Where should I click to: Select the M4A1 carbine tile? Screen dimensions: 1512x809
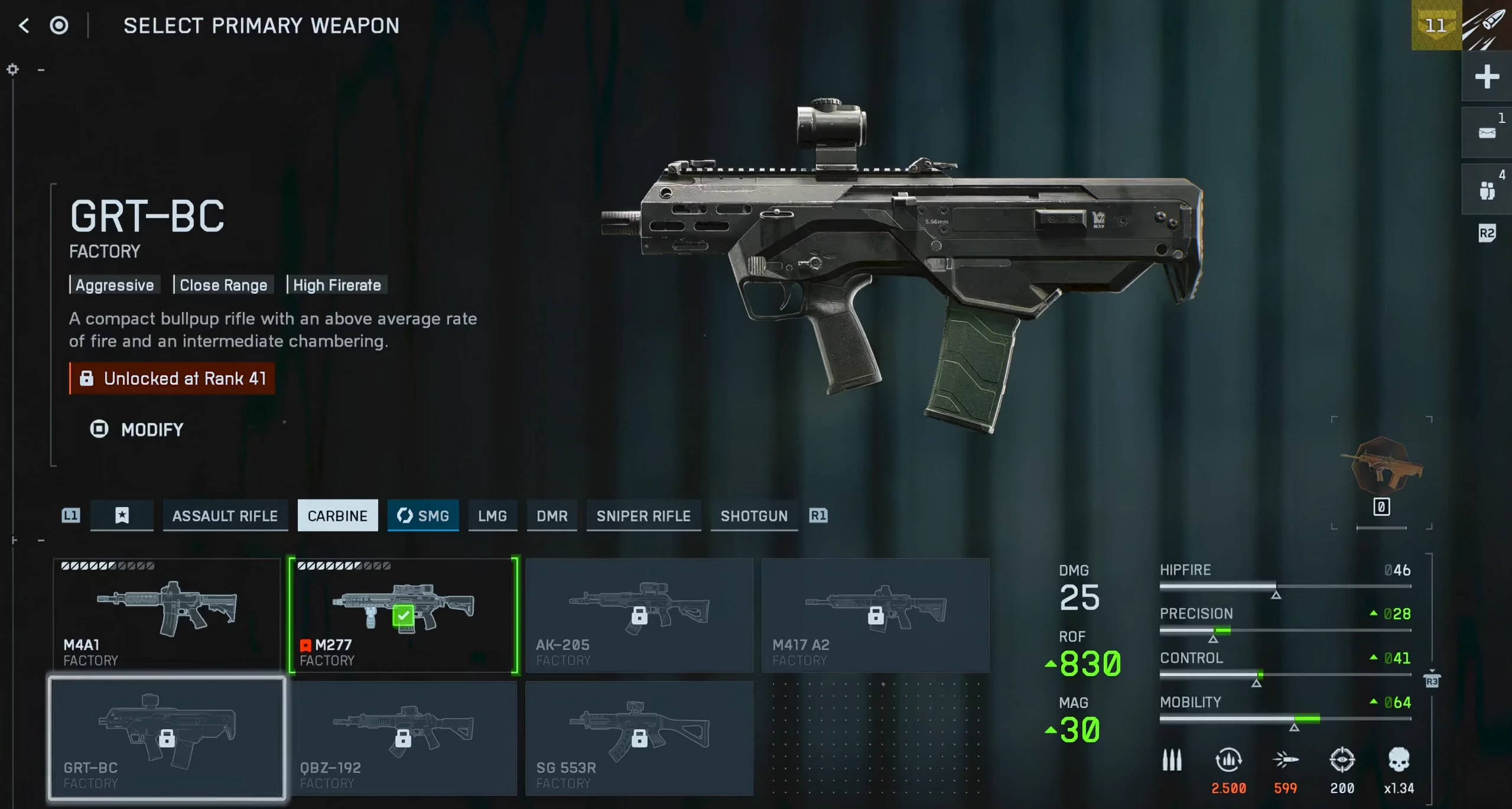pos(167,615)
